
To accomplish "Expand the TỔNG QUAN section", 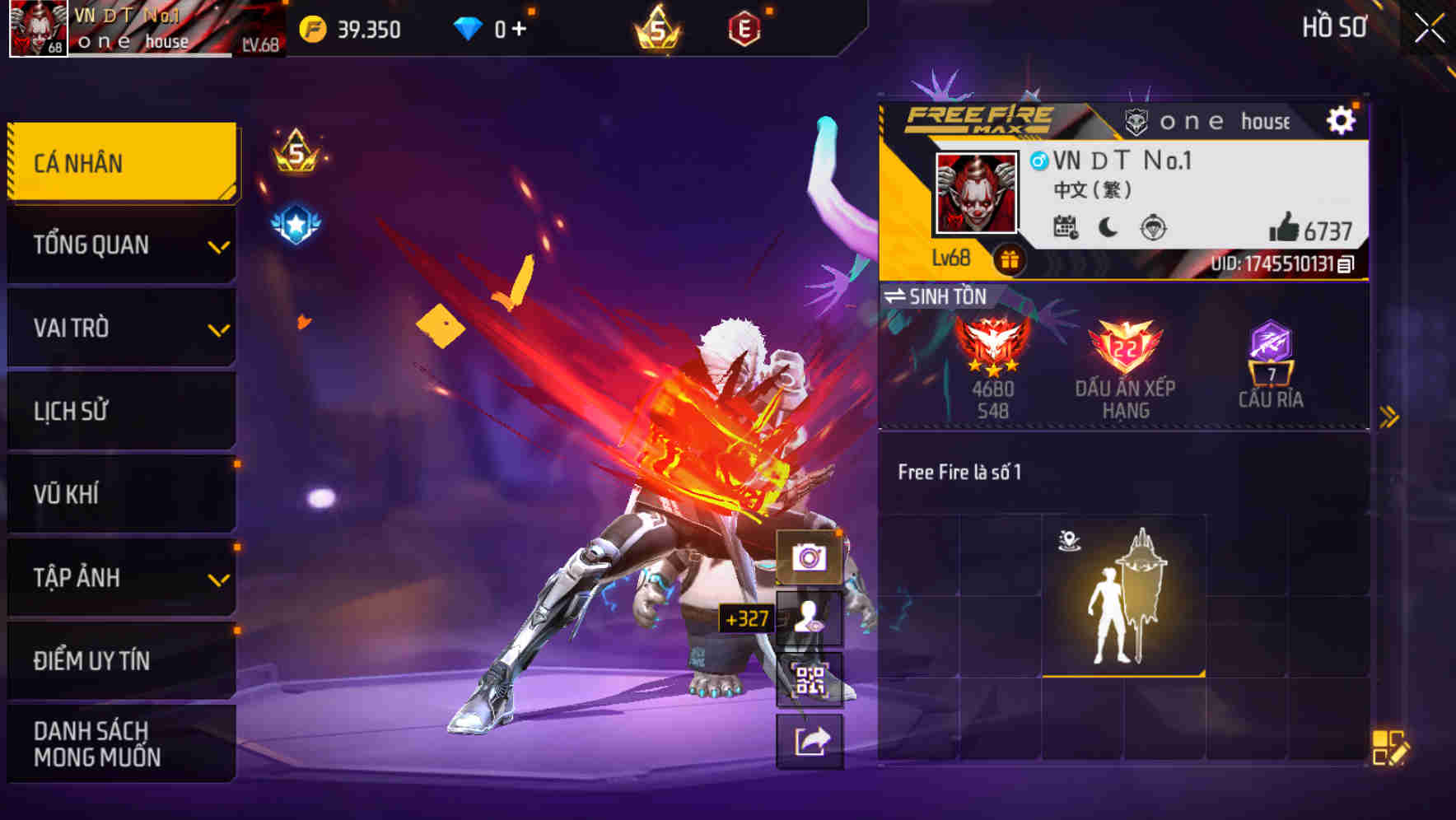I will coord(121,245).
